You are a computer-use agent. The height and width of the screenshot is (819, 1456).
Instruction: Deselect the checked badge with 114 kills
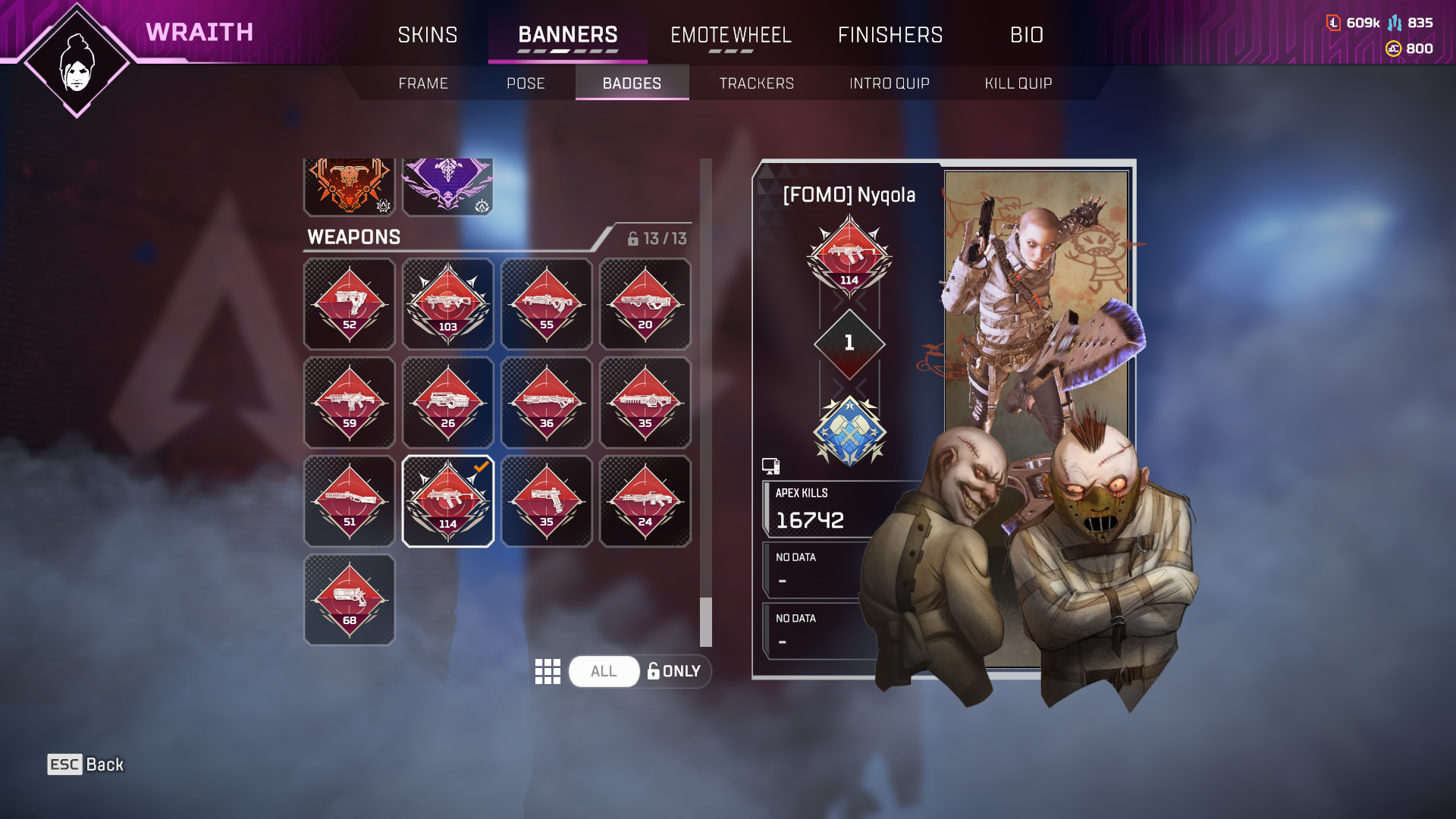point(447,500)
